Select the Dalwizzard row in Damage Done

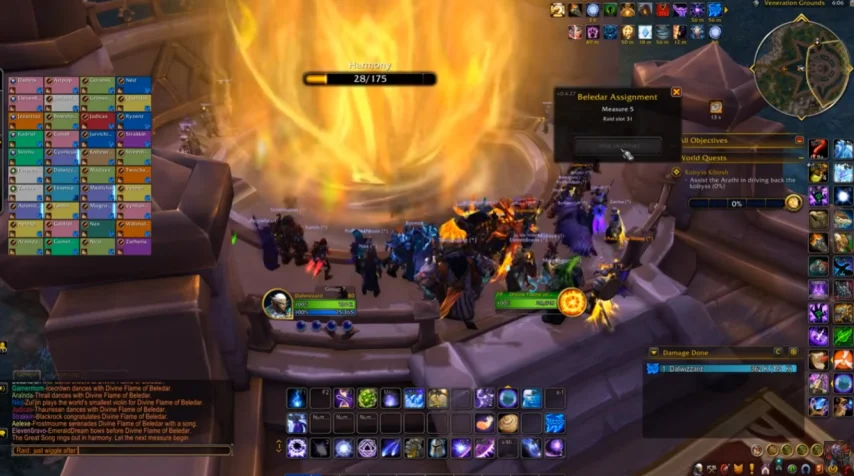pos(720,368)
